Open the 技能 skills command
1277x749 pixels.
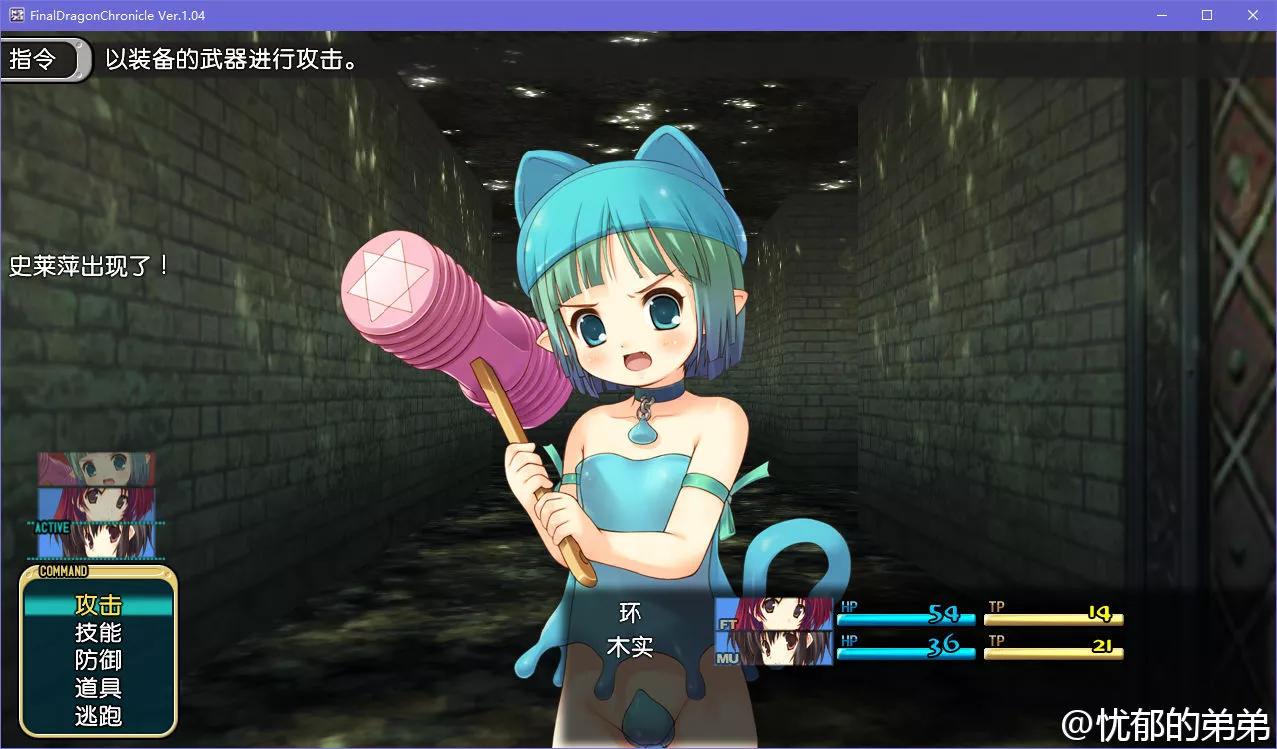click(x=98, y=633)
